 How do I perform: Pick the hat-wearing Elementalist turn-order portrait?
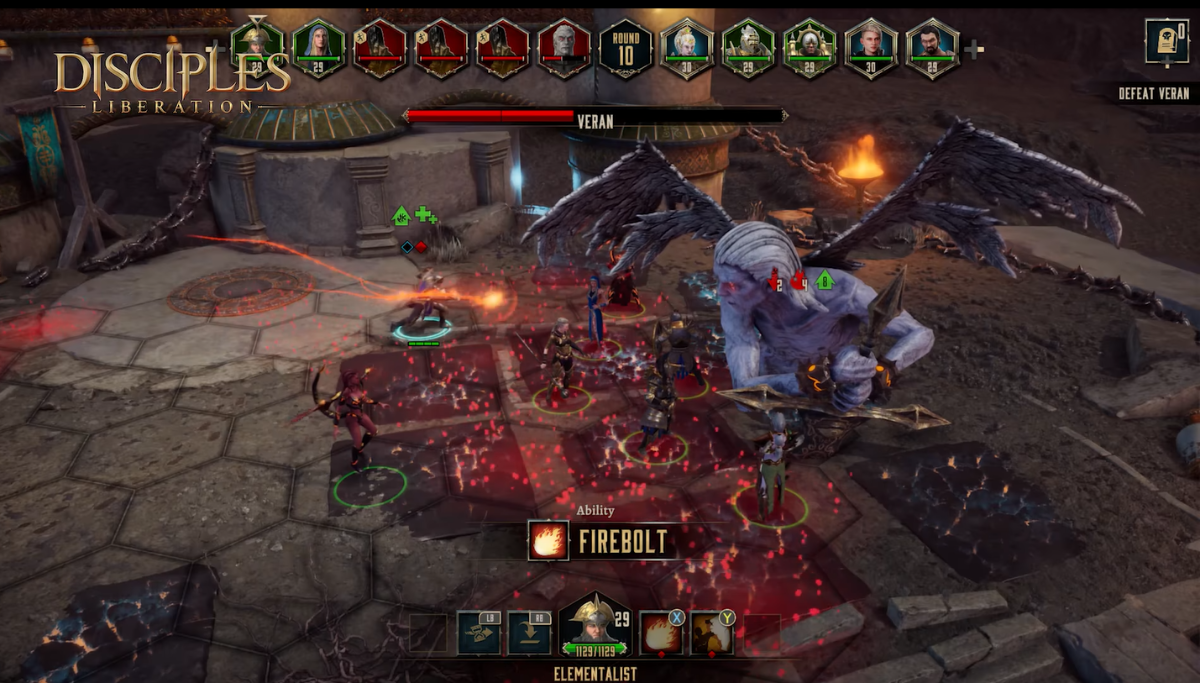pos(257,47)
